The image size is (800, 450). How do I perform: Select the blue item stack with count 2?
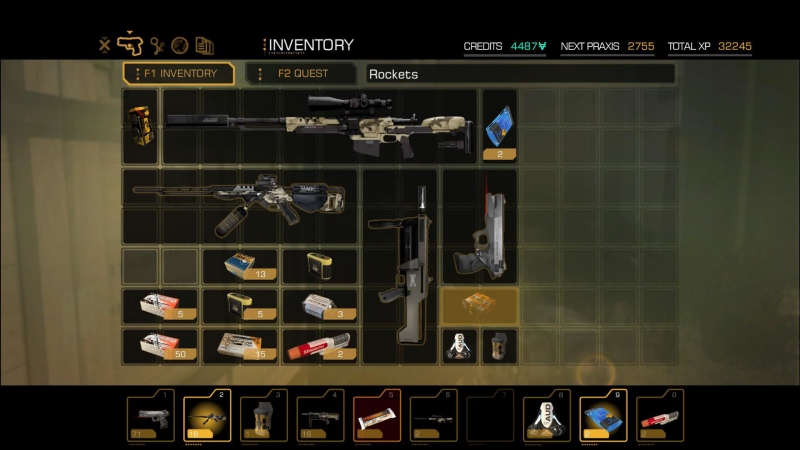coord(499,127)
